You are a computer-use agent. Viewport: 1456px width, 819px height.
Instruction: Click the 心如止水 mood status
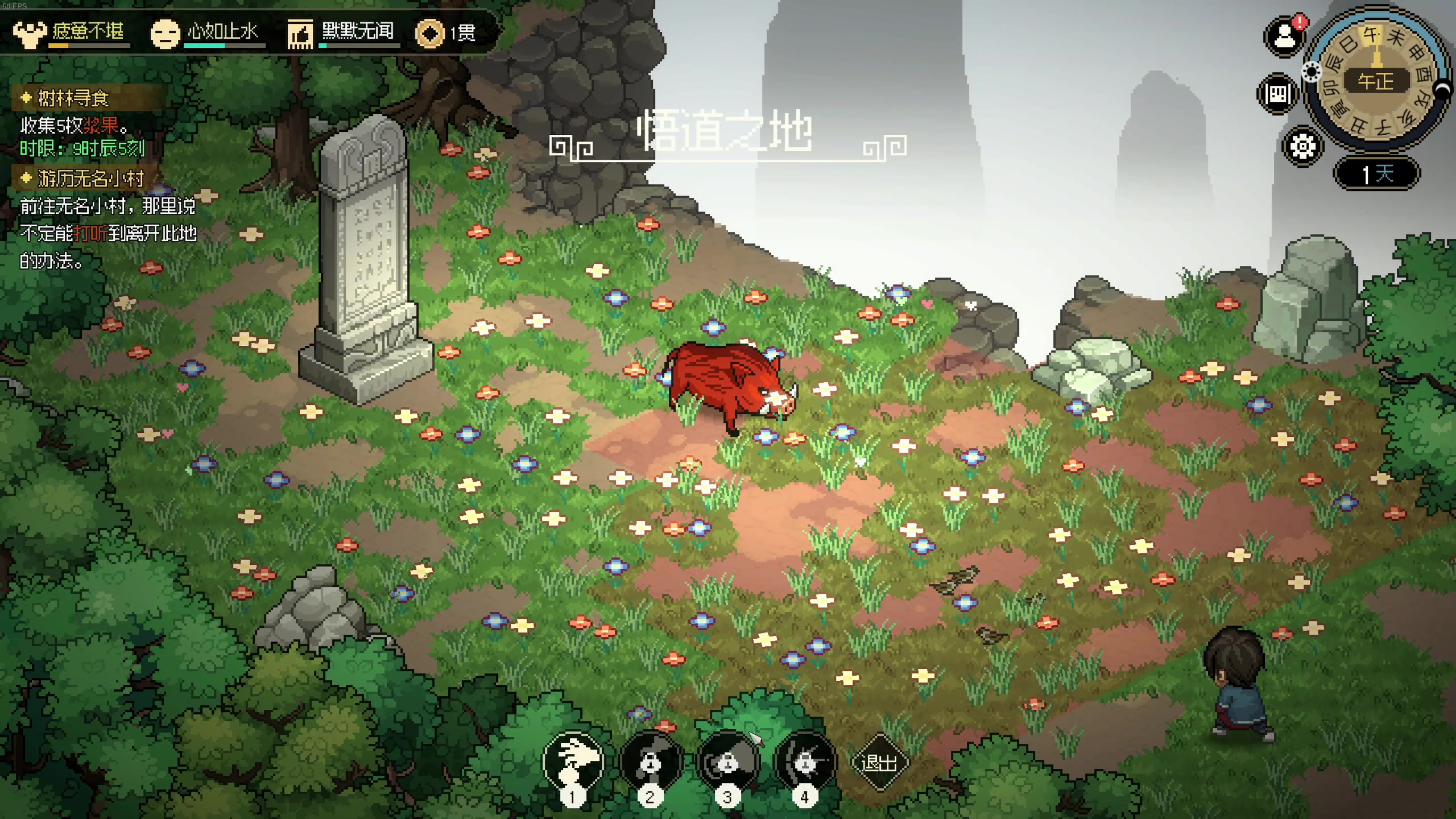pyautogui.click(x=206, y=32)
